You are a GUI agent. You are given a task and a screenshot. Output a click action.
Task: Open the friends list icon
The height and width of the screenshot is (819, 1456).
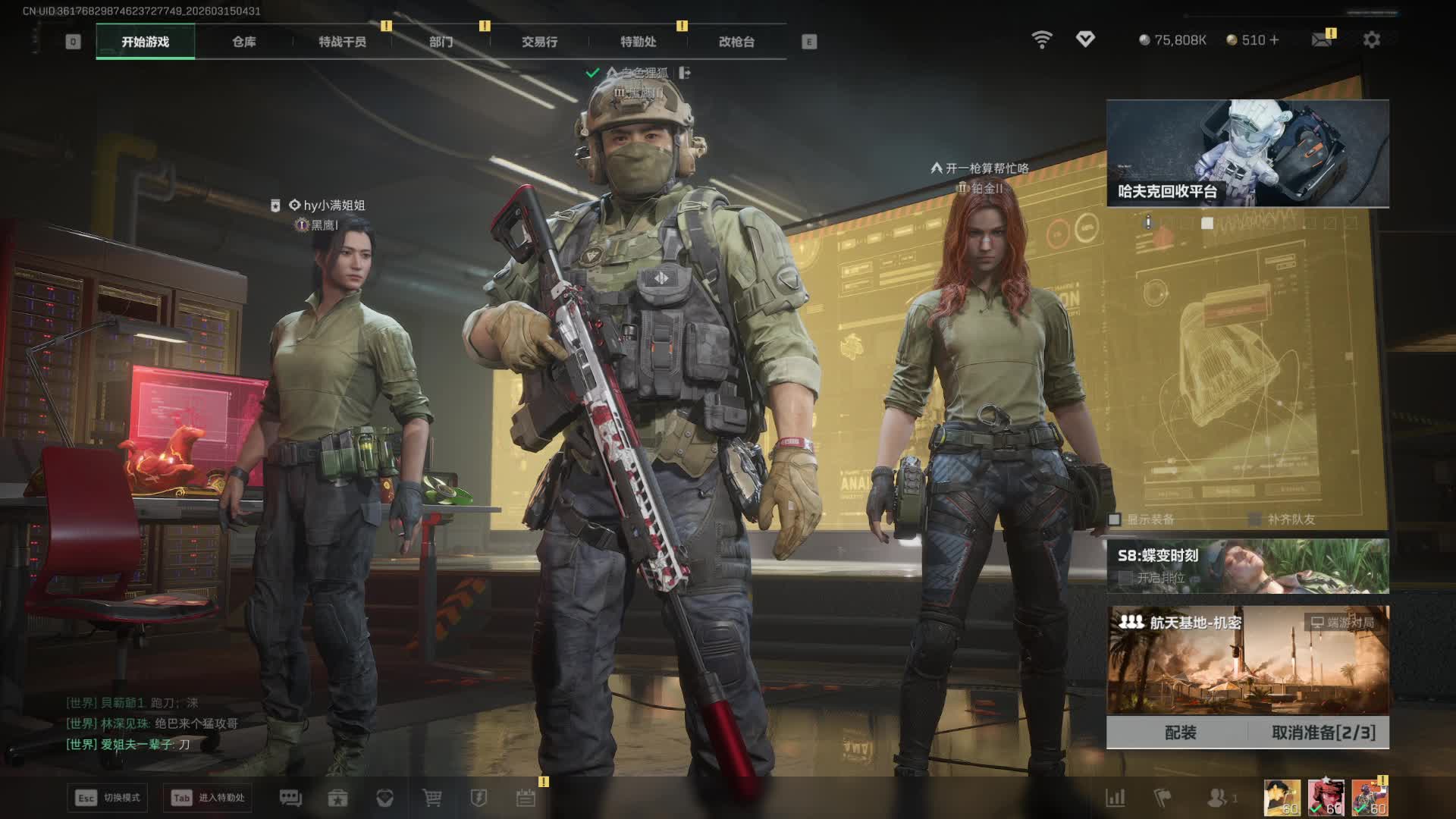coord(1218,798)
